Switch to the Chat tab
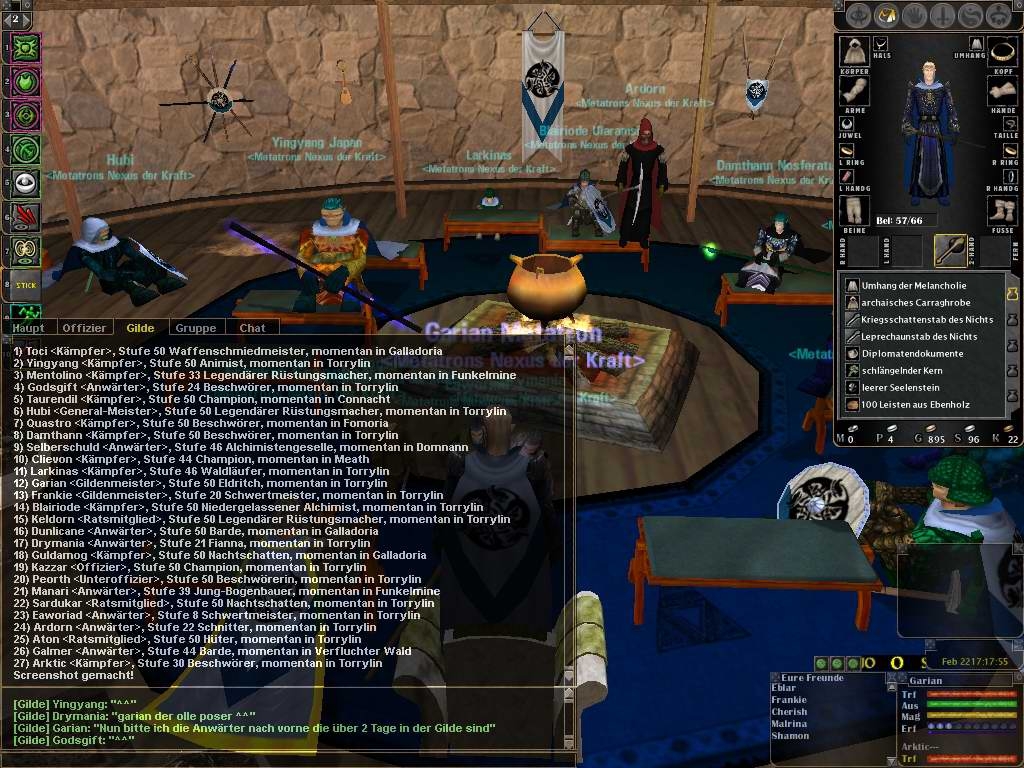Viewport: 1024px width, 768px height. [252, 328]
